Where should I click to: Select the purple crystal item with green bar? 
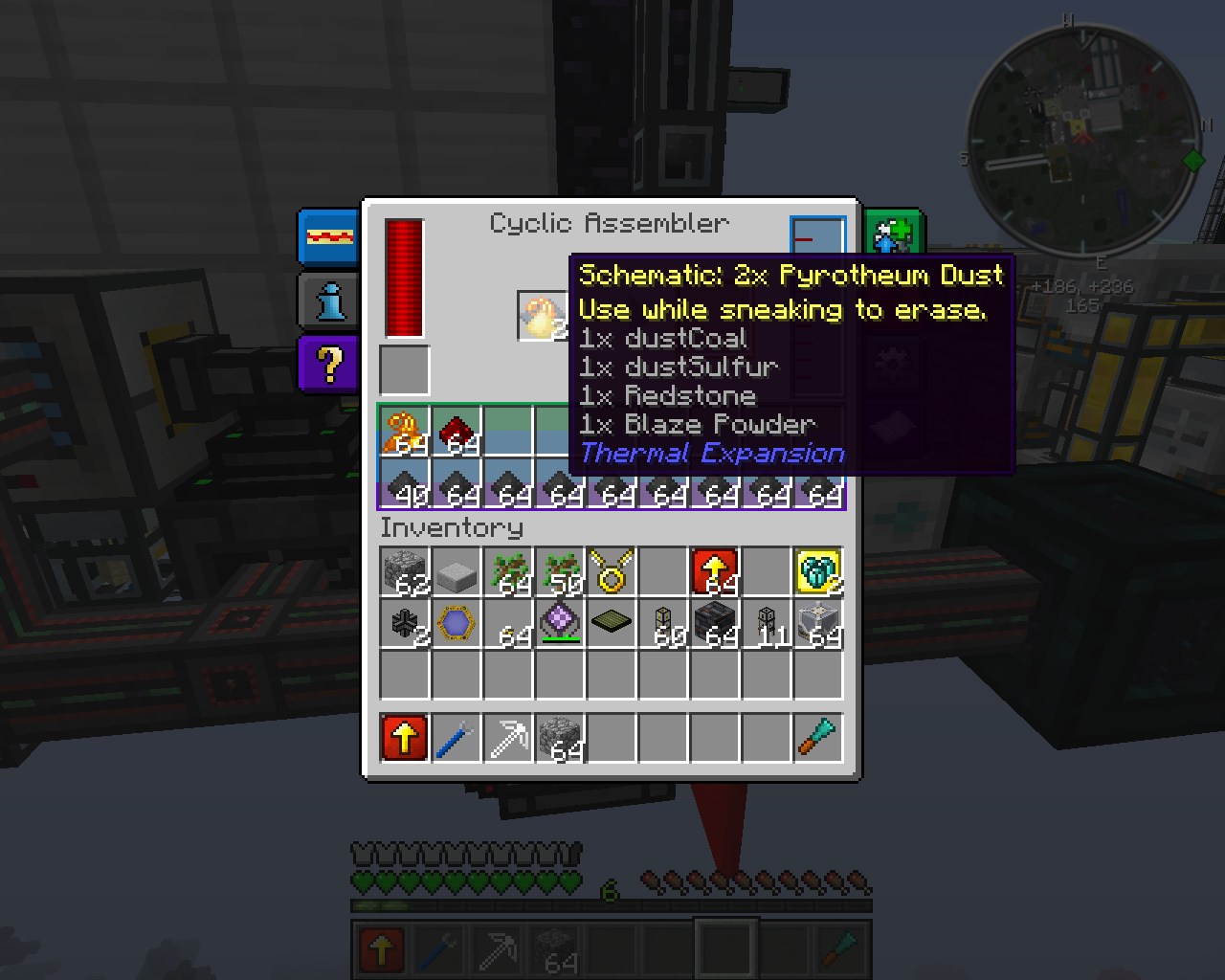(560, 624)
